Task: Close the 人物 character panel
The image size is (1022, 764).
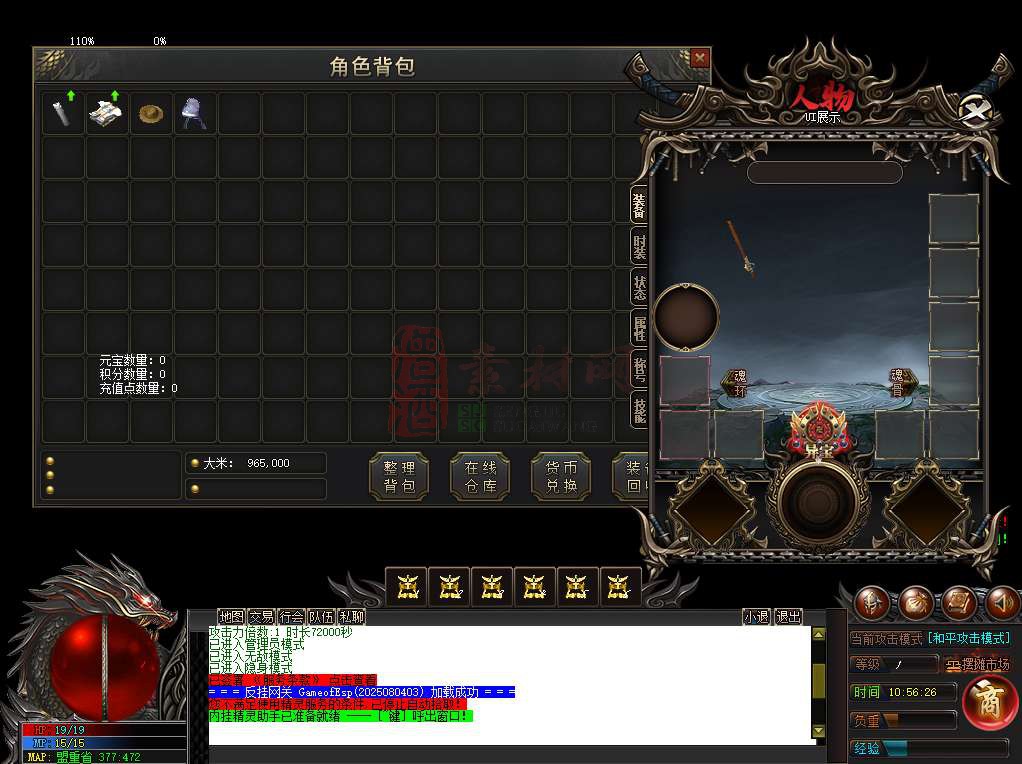Action: pyautogui.click(x=973, y=109)
